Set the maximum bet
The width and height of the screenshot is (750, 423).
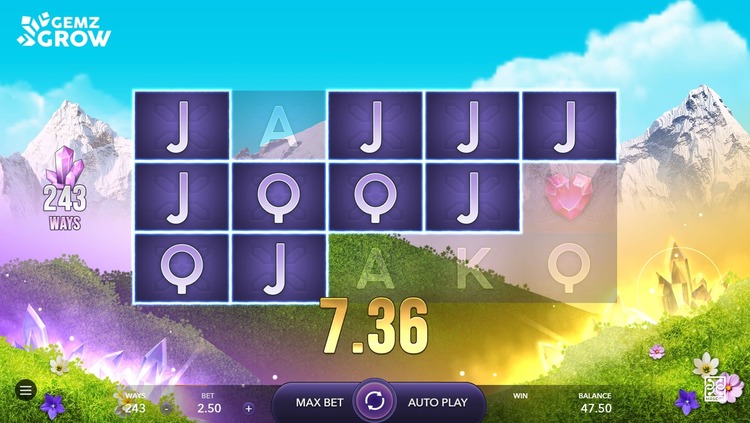(319, 403)
